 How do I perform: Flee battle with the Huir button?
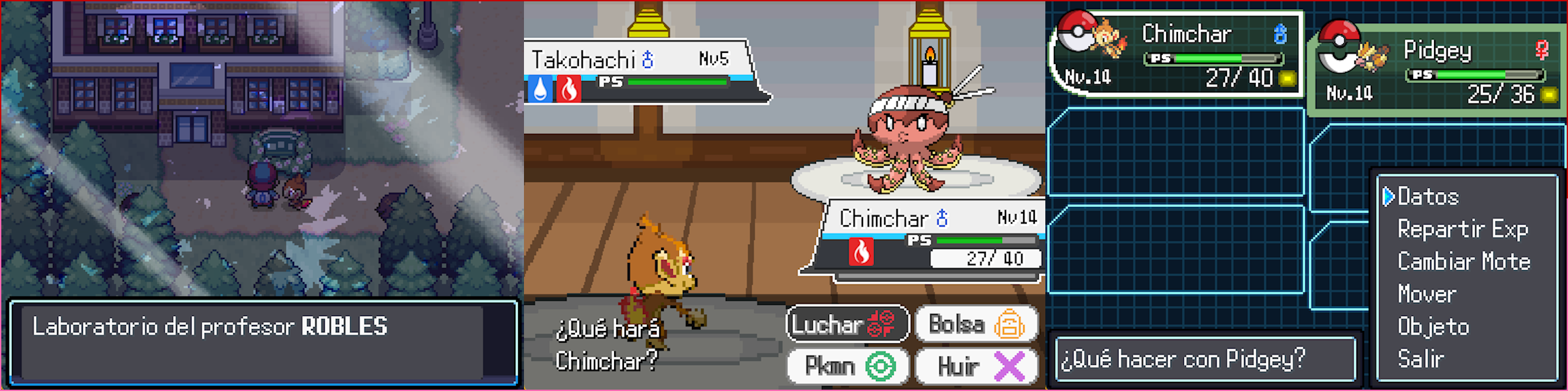pyautogui.click(x=976, y=366)
